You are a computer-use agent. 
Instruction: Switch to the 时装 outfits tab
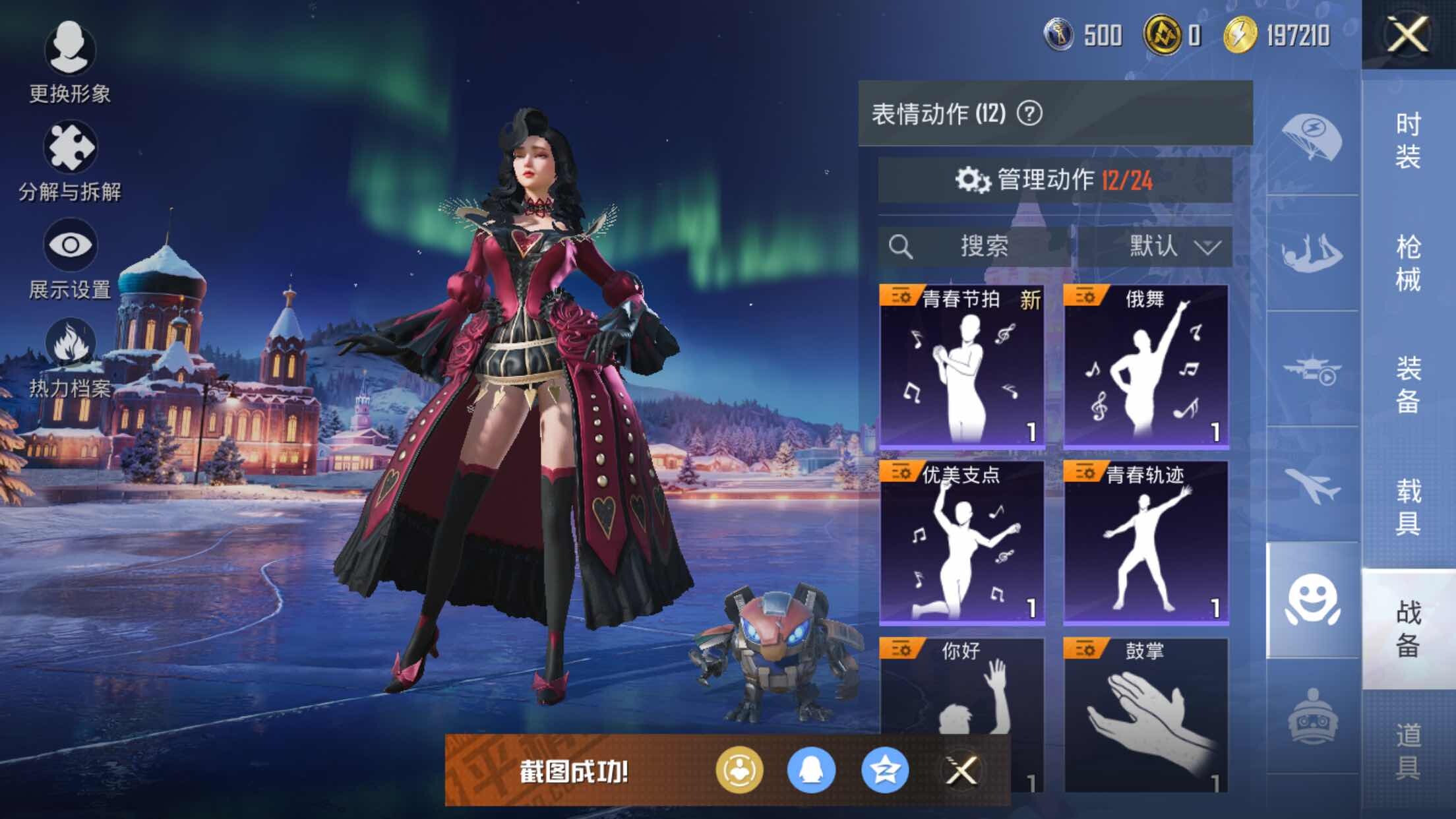(1408, 140)
